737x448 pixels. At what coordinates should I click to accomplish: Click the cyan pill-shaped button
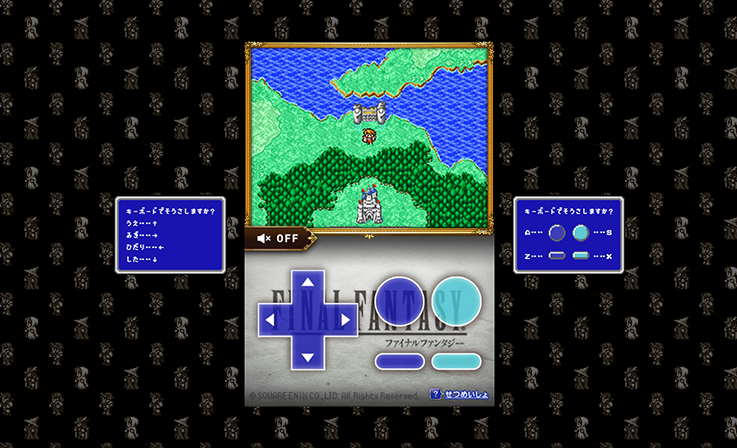(456, 363)
